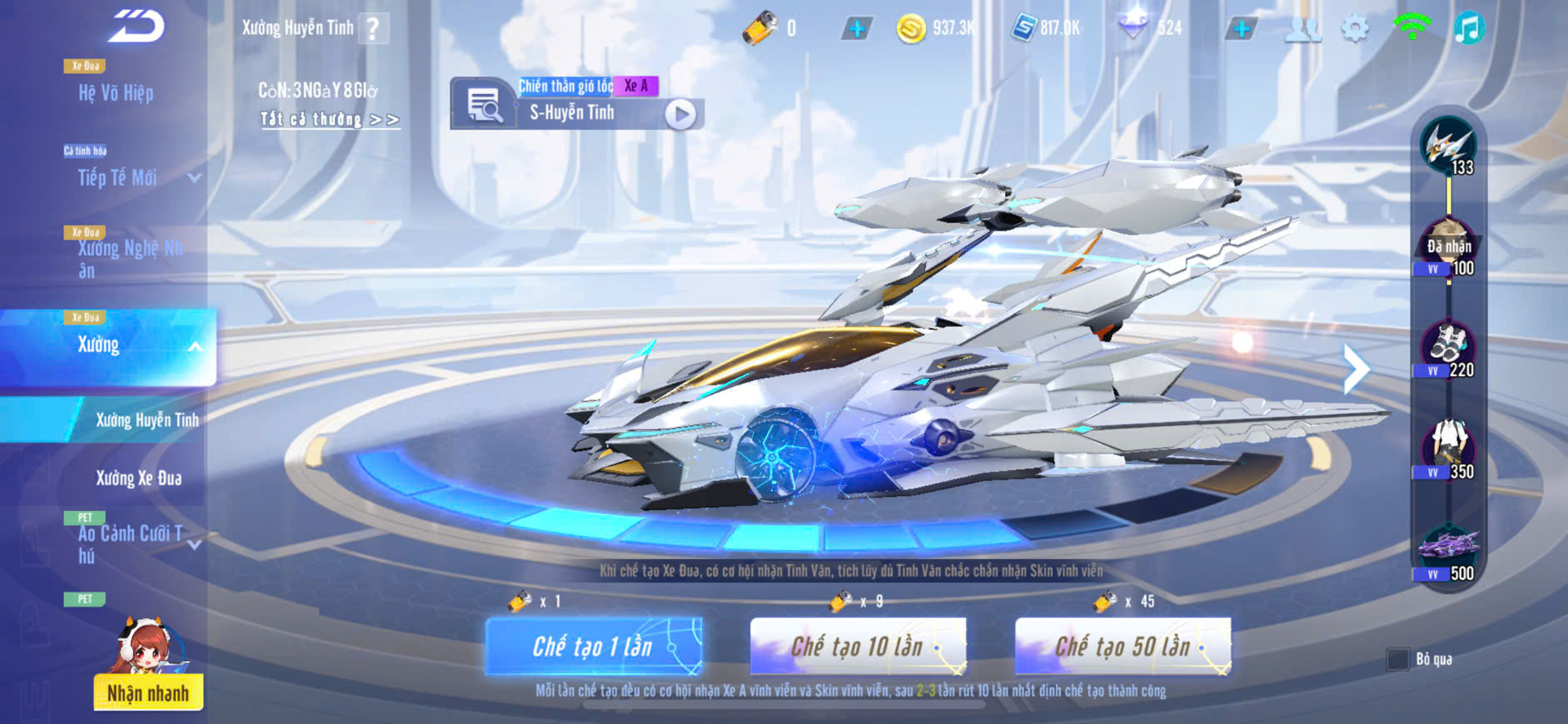Image resolution: width=1568 pixels, height=724 pixels.
Task: Open the settings gear icon
Action: tap(1355, 29)
